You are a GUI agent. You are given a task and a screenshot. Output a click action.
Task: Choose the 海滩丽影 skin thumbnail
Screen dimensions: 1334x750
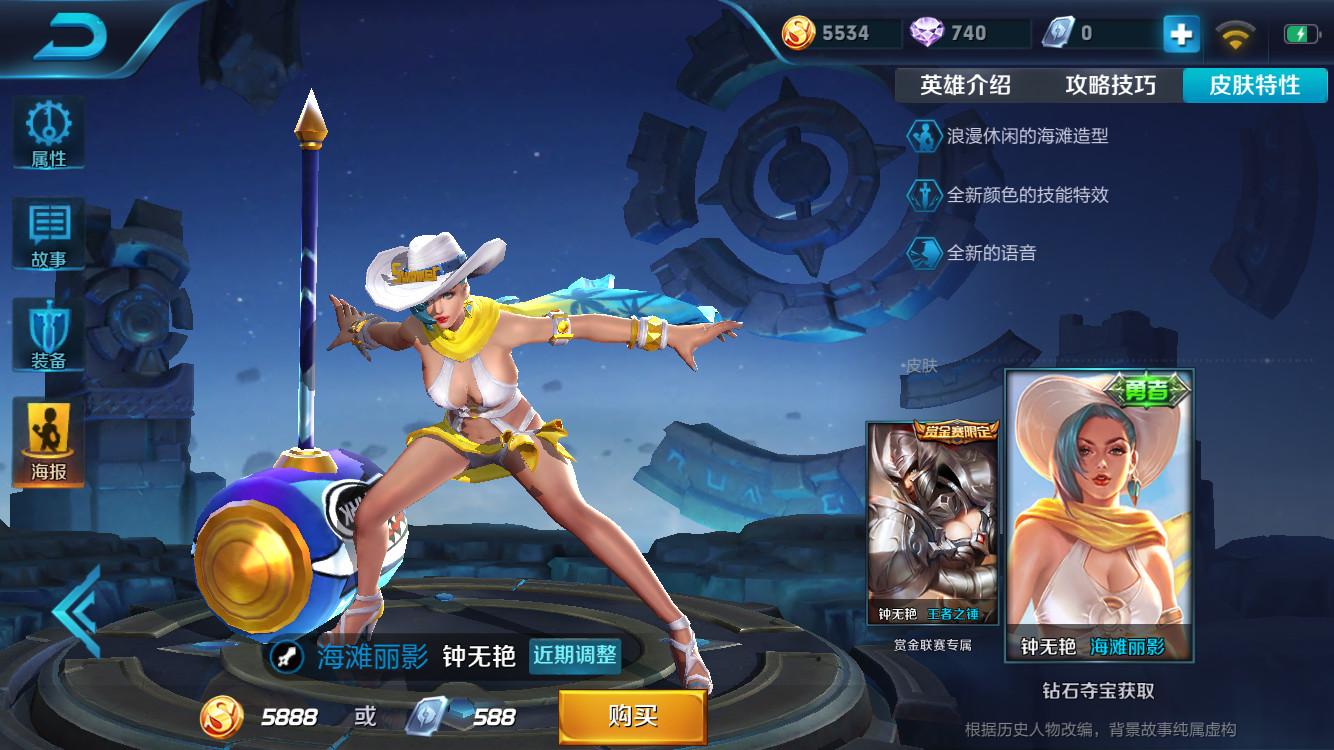pyautogui.click(x=1099, y=515)
